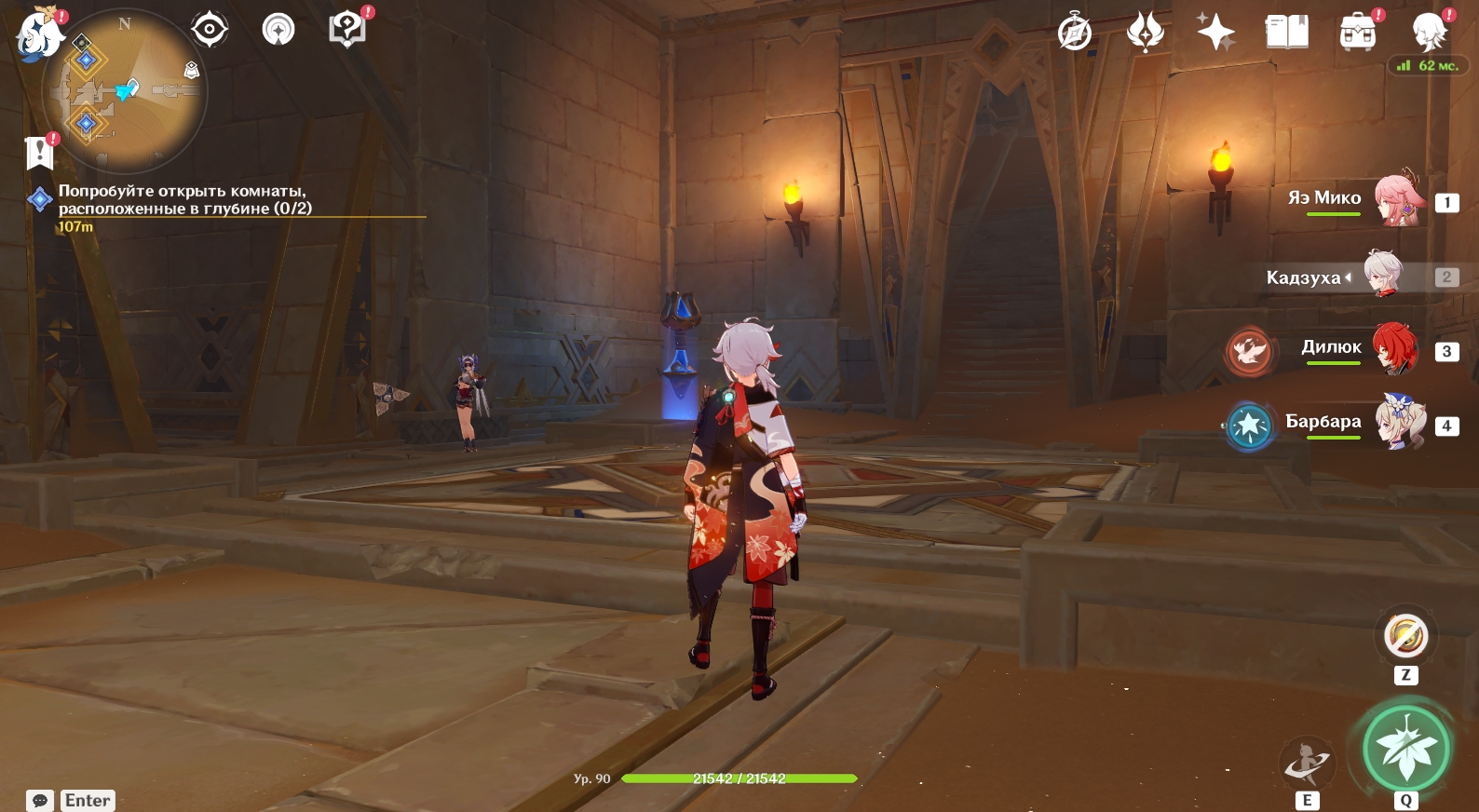This screenshot has height=812, width=1479.
Task: Open the adventurer handbook book icon
Action: pyautogui.click(x=1286, y=33)
